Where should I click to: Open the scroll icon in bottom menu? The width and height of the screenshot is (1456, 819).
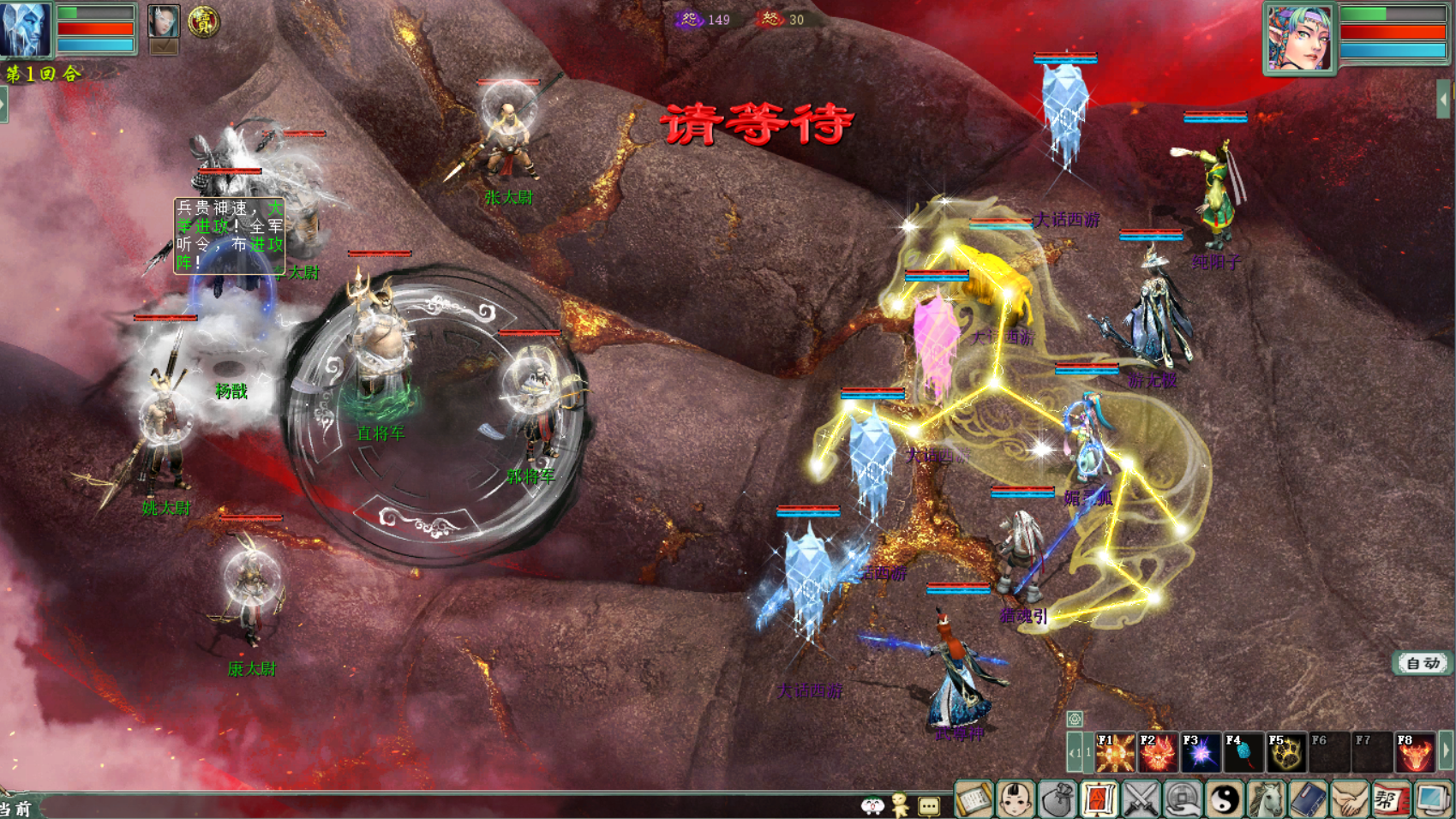pyautogui.click(x=974, y=800)
